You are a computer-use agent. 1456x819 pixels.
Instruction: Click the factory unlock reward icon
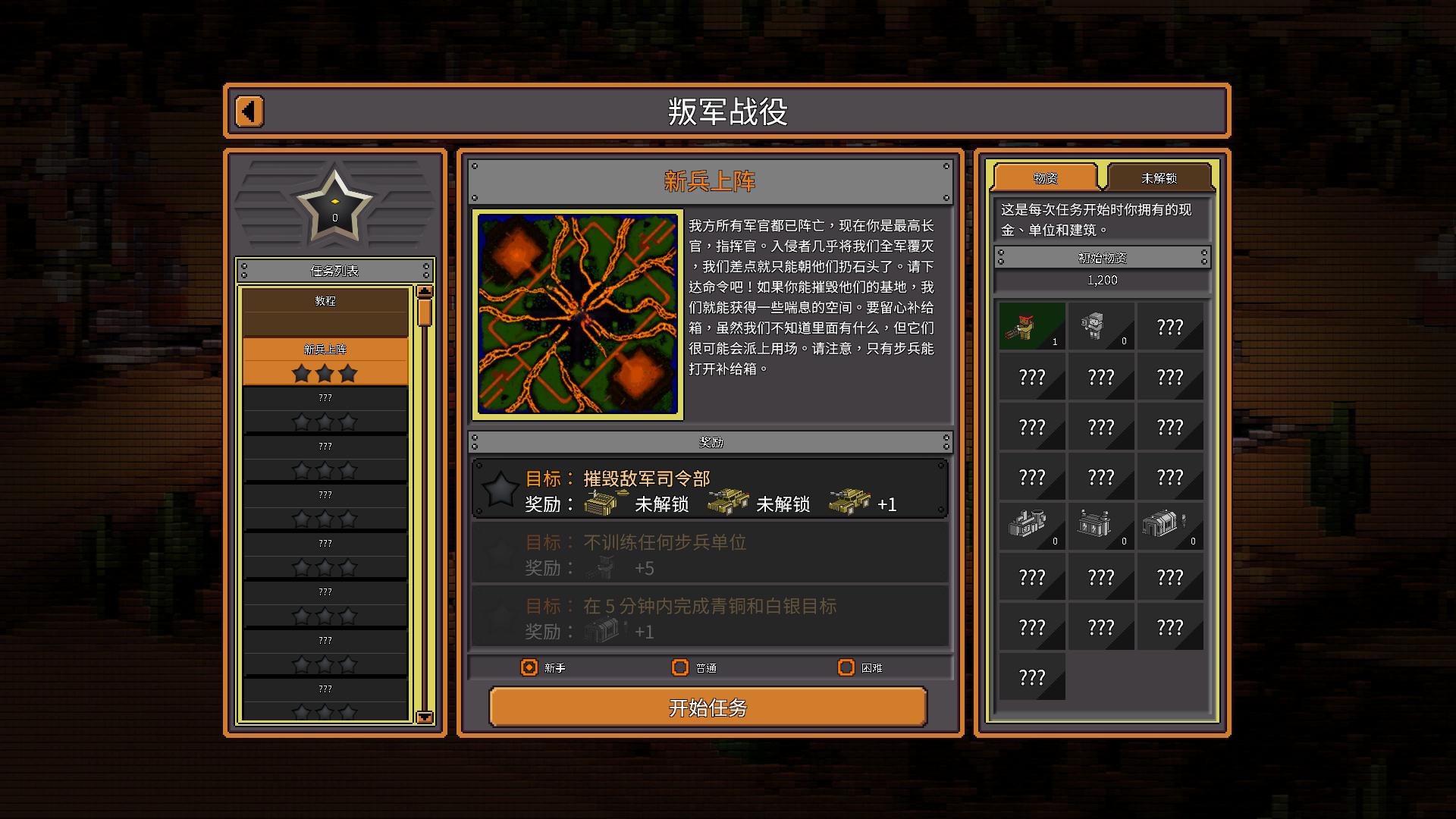click(599, 503)
